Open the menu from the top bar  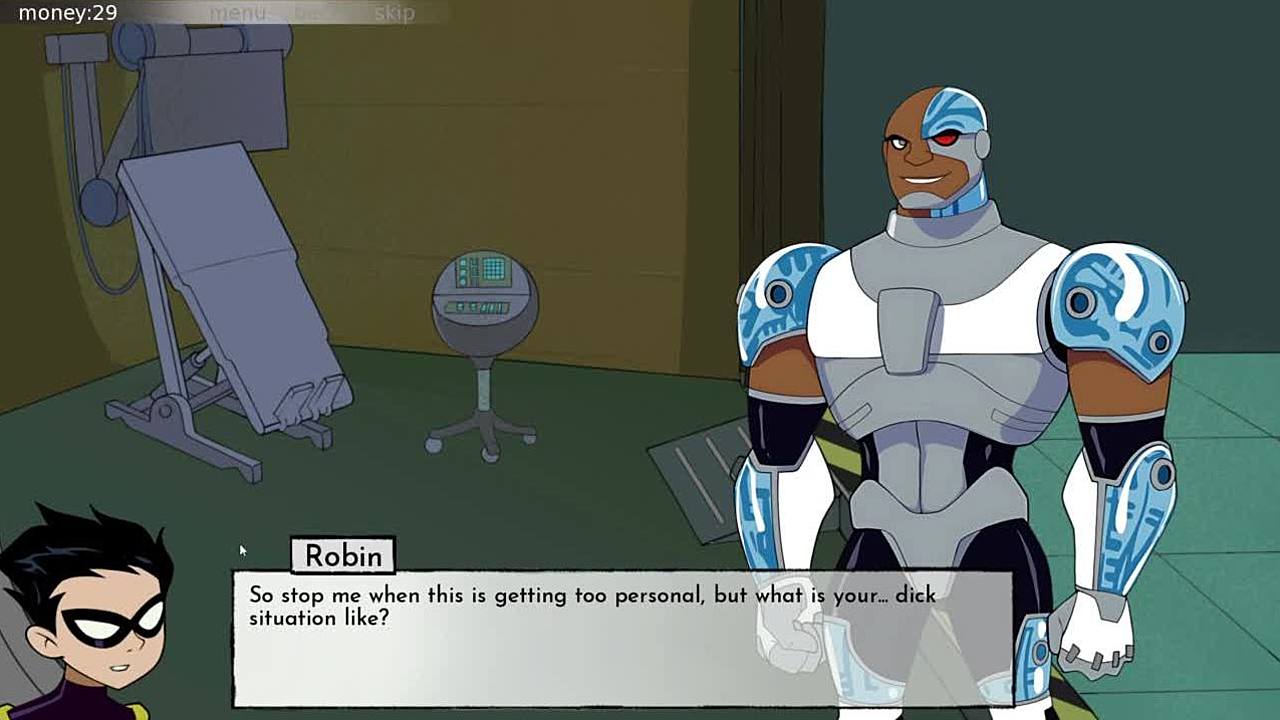(x=237, y=13)
